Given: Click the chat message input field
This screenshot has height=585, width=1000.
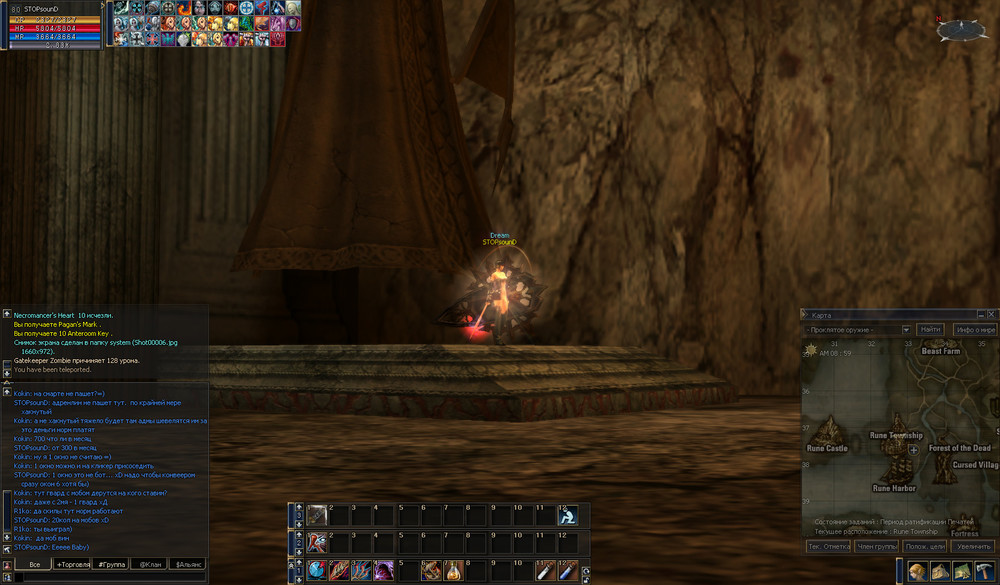Looking at the screenshot, I should tap(110, 577).
